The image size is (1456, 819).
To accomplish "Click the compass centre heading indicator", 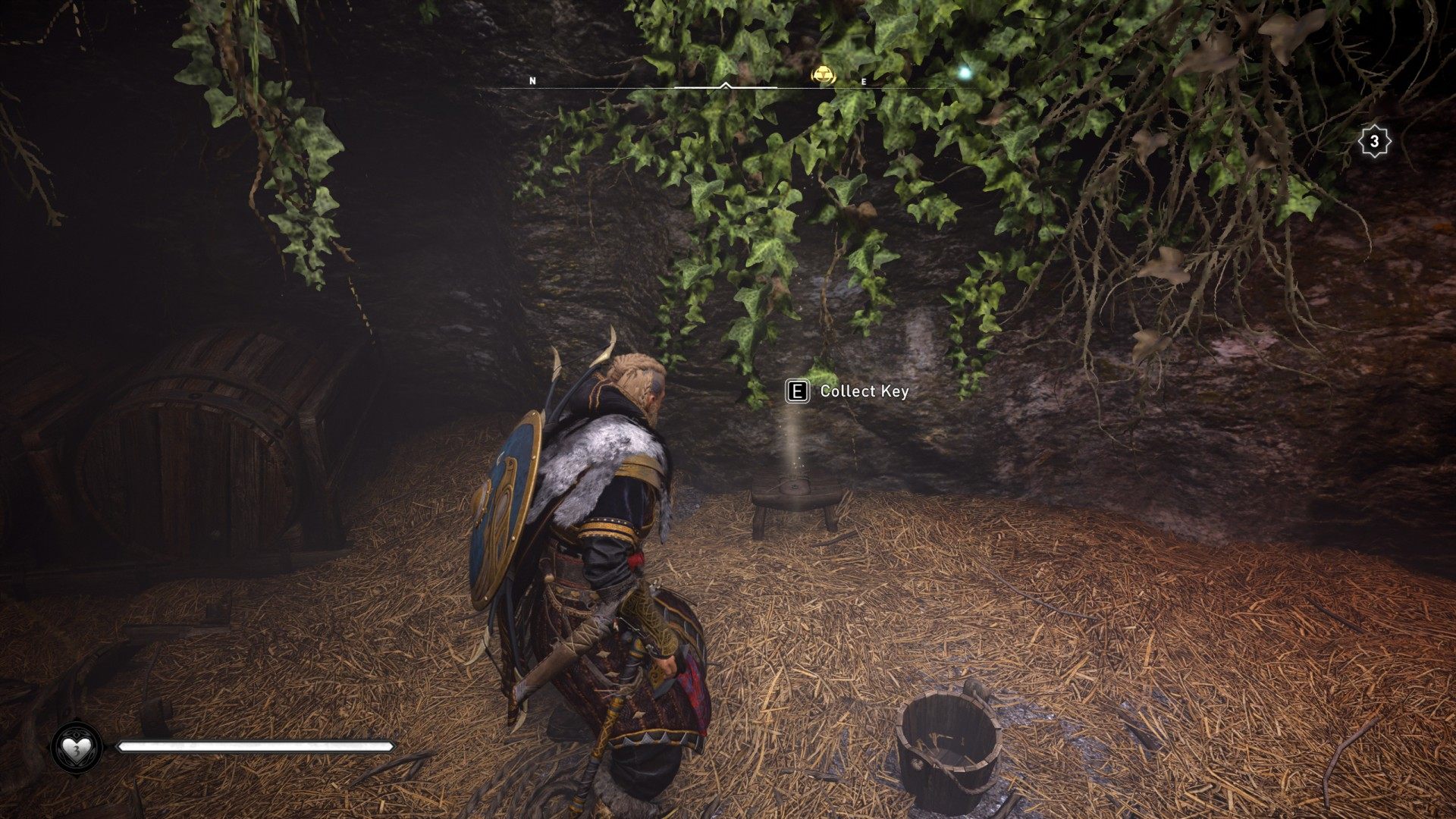I will [x=726, y=86].
